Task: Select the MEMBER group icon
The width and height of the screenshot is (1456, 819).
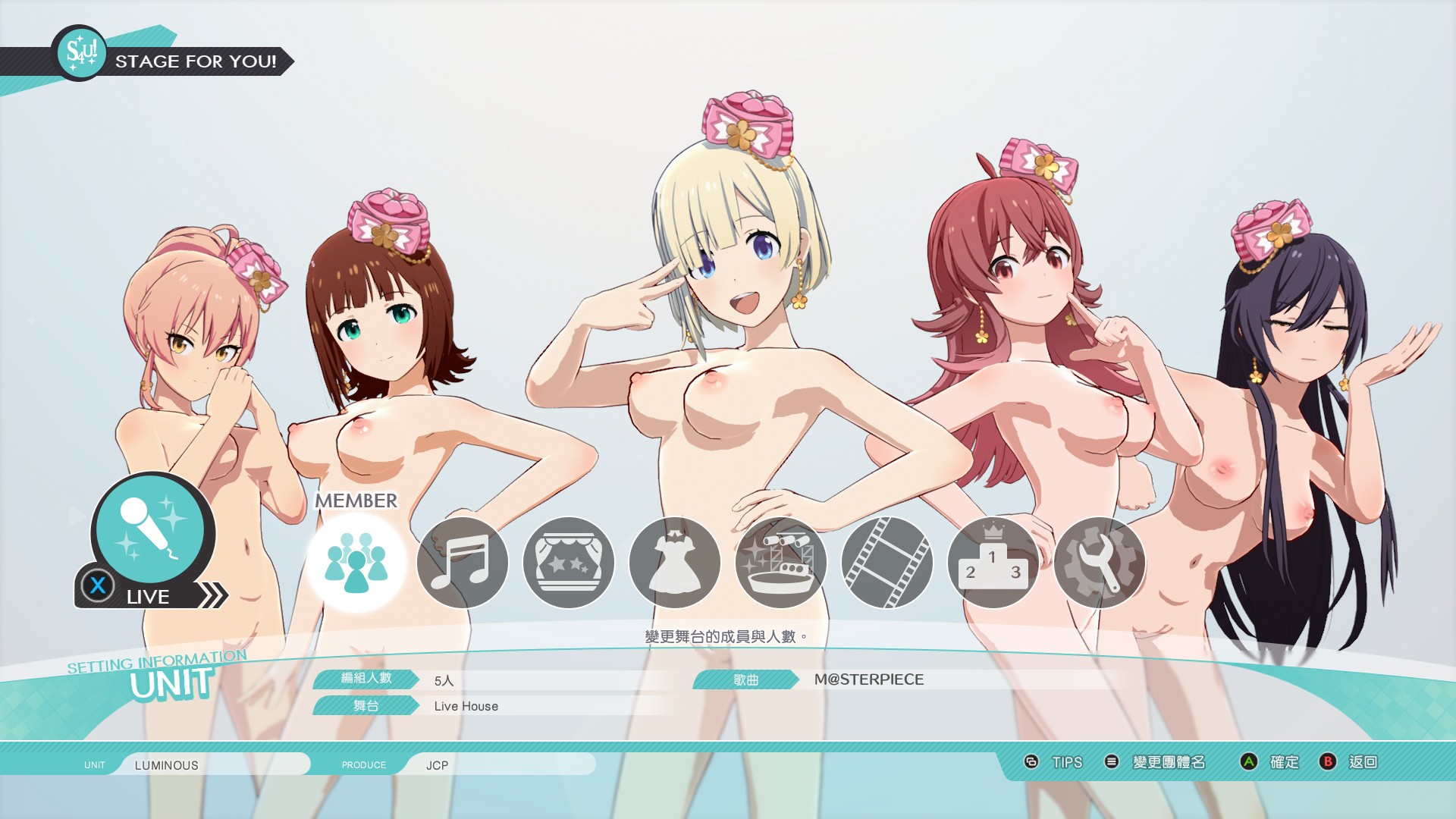Action: coord(356,563)
